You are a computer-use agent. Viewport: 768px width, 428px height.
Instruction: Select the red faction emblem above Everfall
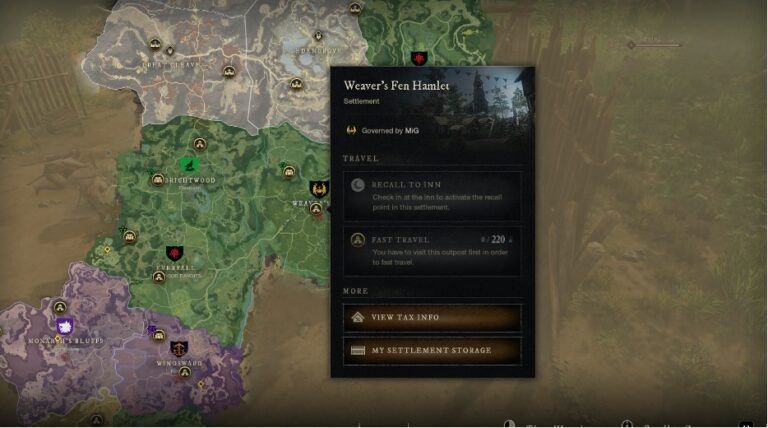(x=175, y=254)
